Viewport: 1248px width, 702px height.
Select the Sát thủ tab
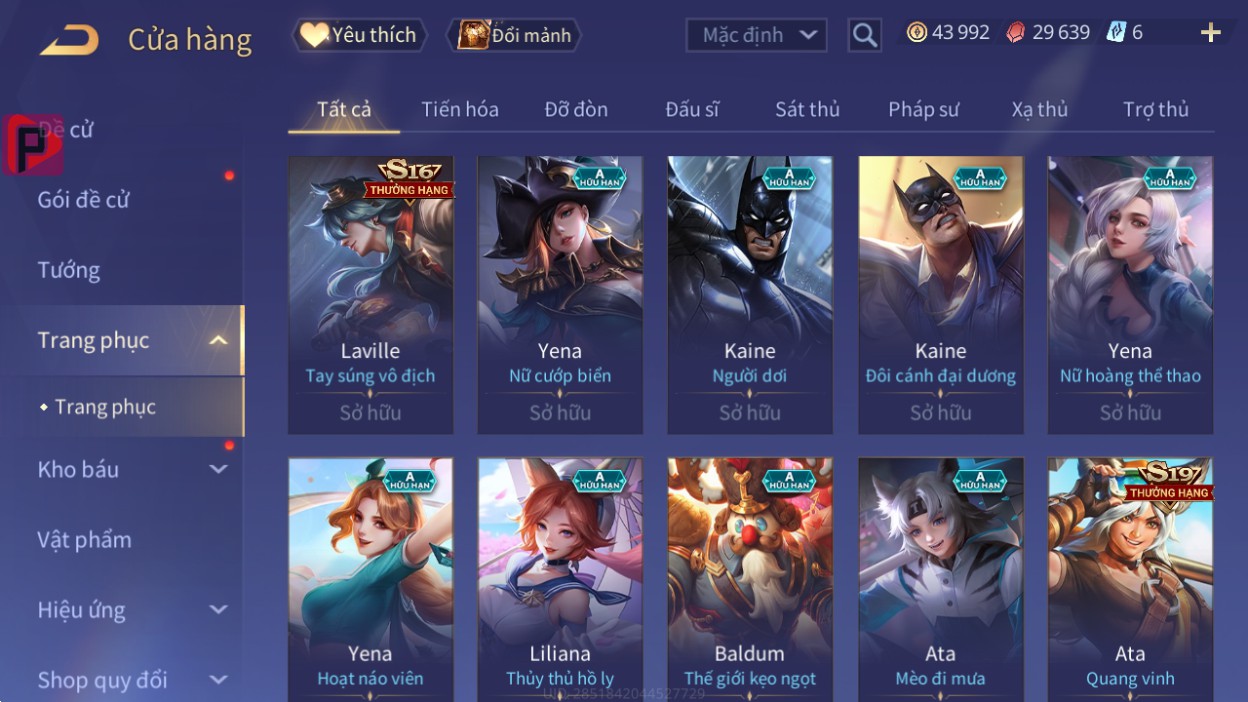[807, 109]
